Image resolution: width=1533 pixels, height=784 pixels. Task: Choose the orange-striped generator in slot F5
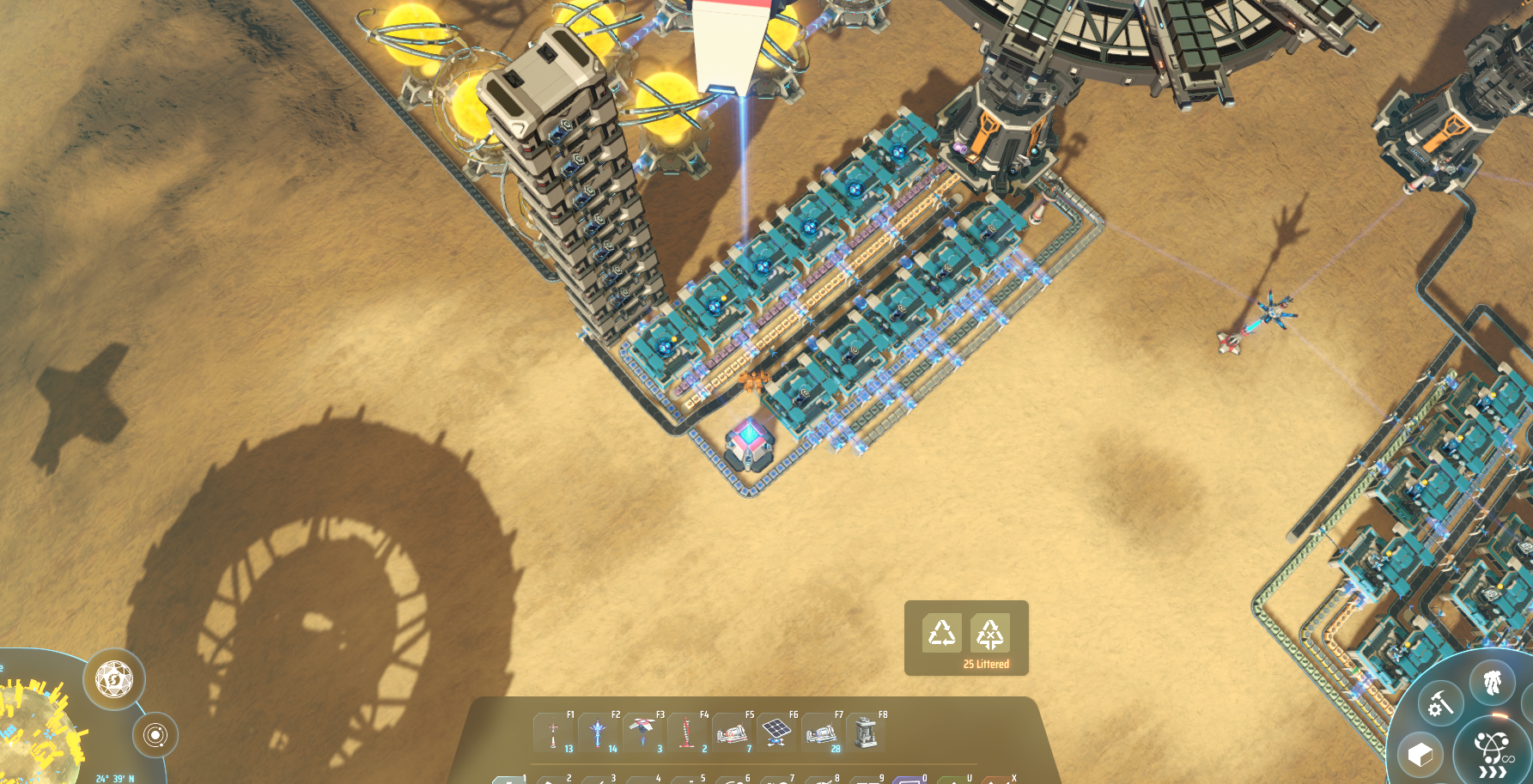pyautogui.click(x=733, y=733)
